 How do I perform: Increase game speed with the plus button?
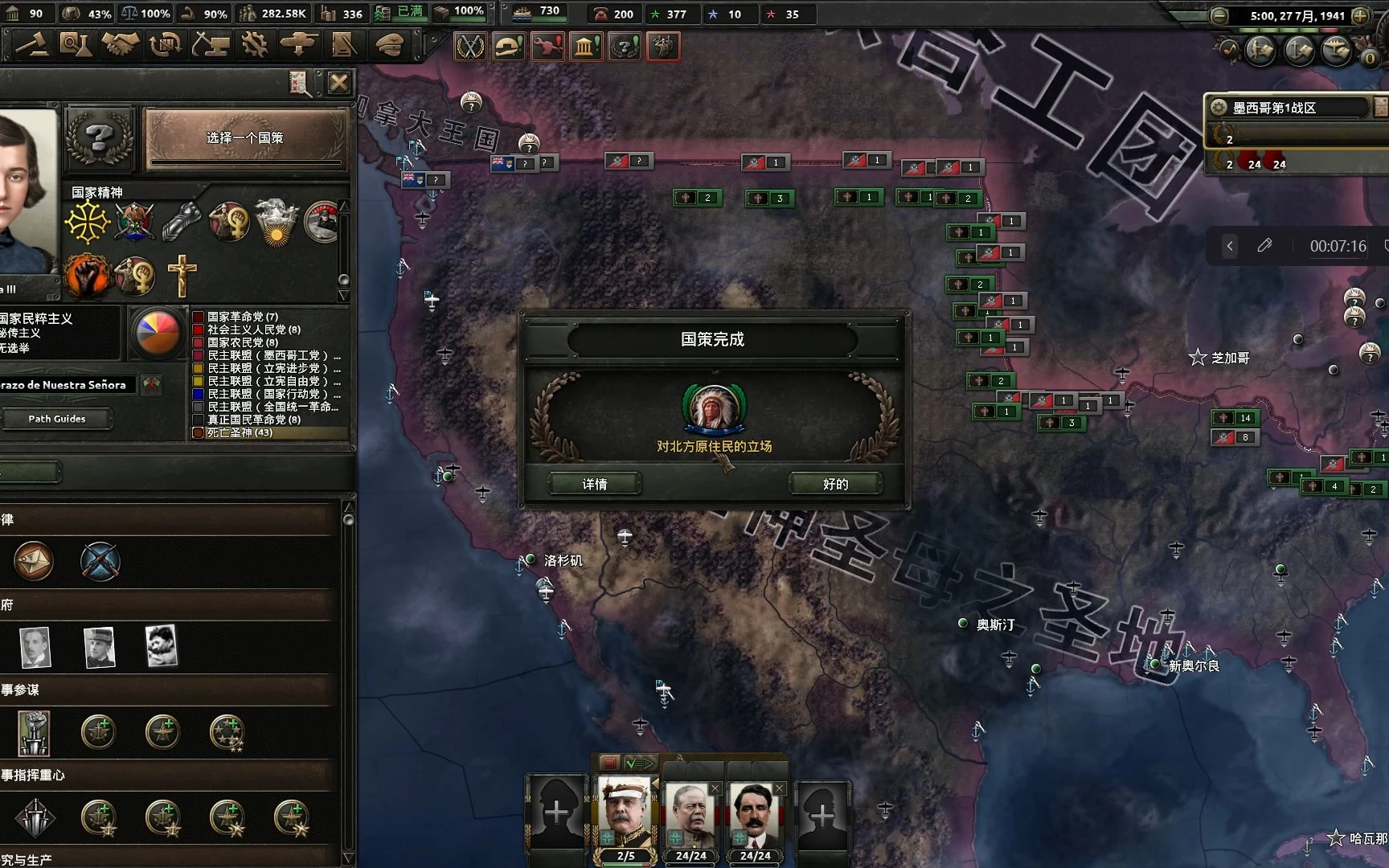click(x=1360, y=15)
